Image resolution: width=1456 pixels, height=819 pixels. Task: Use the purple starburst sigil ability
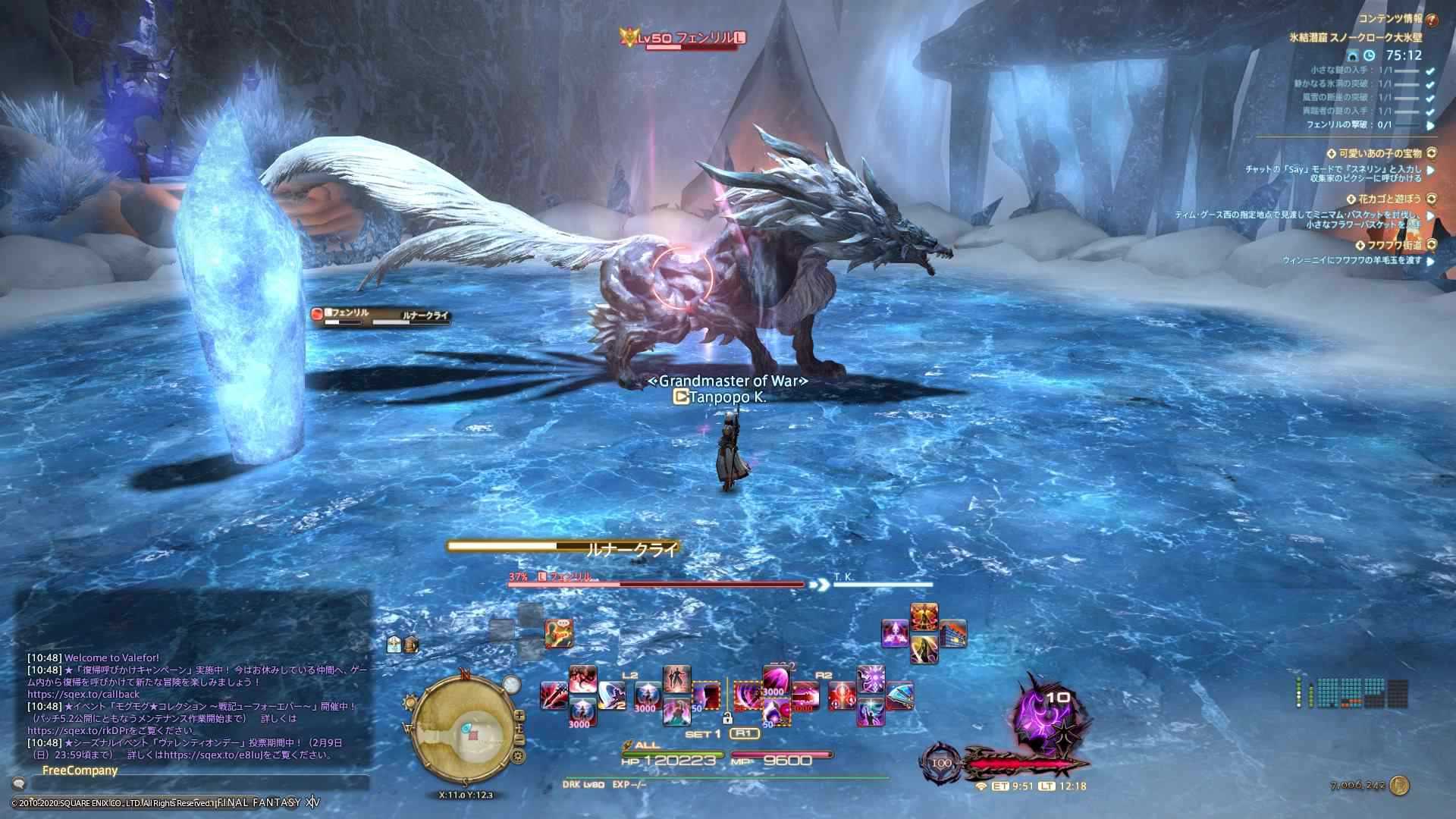tap(870, 679)
